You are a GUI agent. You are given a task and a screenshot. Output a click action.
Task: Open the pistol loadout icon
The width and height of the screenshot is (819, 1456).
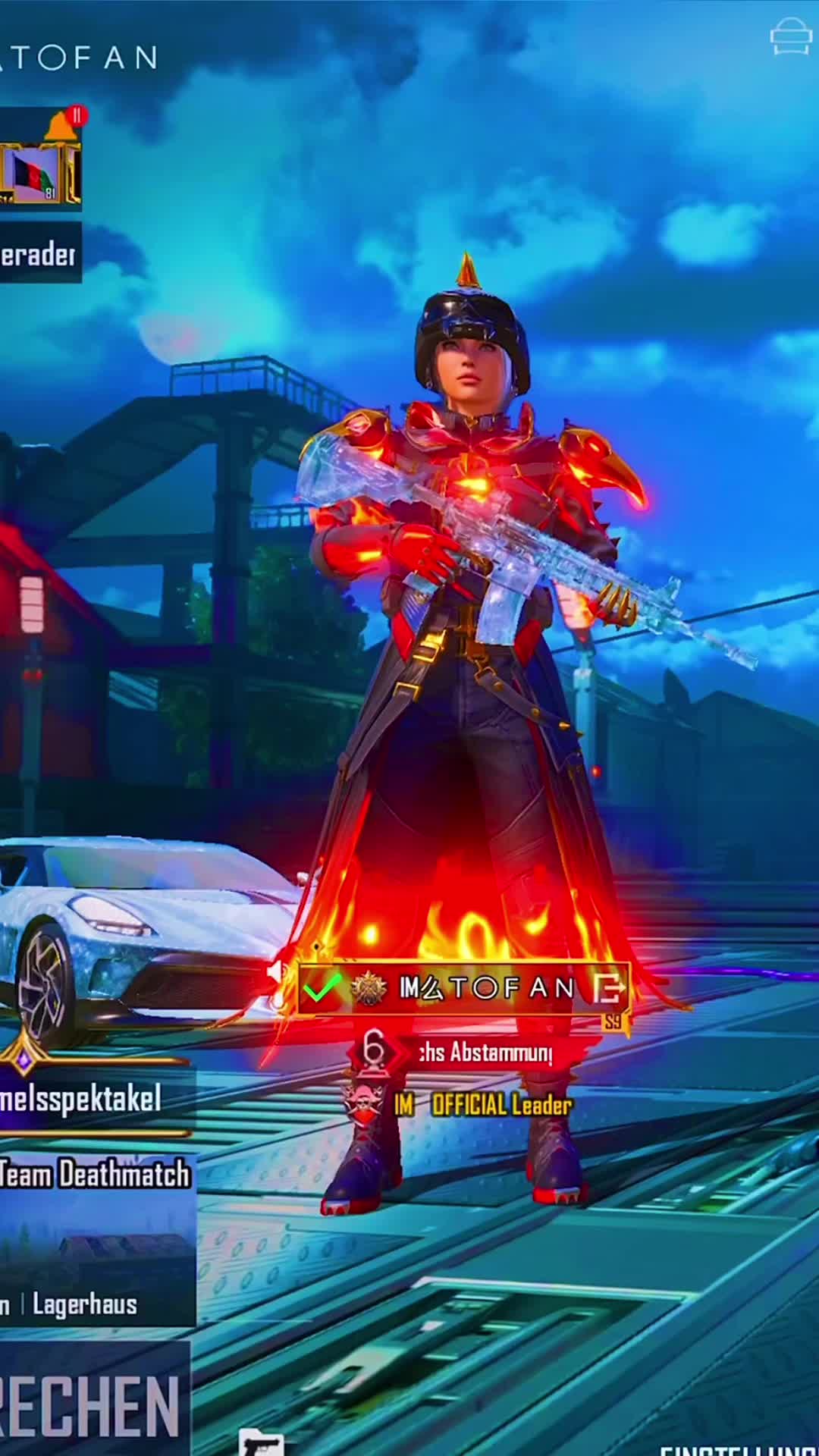(x=260, y=1442)
